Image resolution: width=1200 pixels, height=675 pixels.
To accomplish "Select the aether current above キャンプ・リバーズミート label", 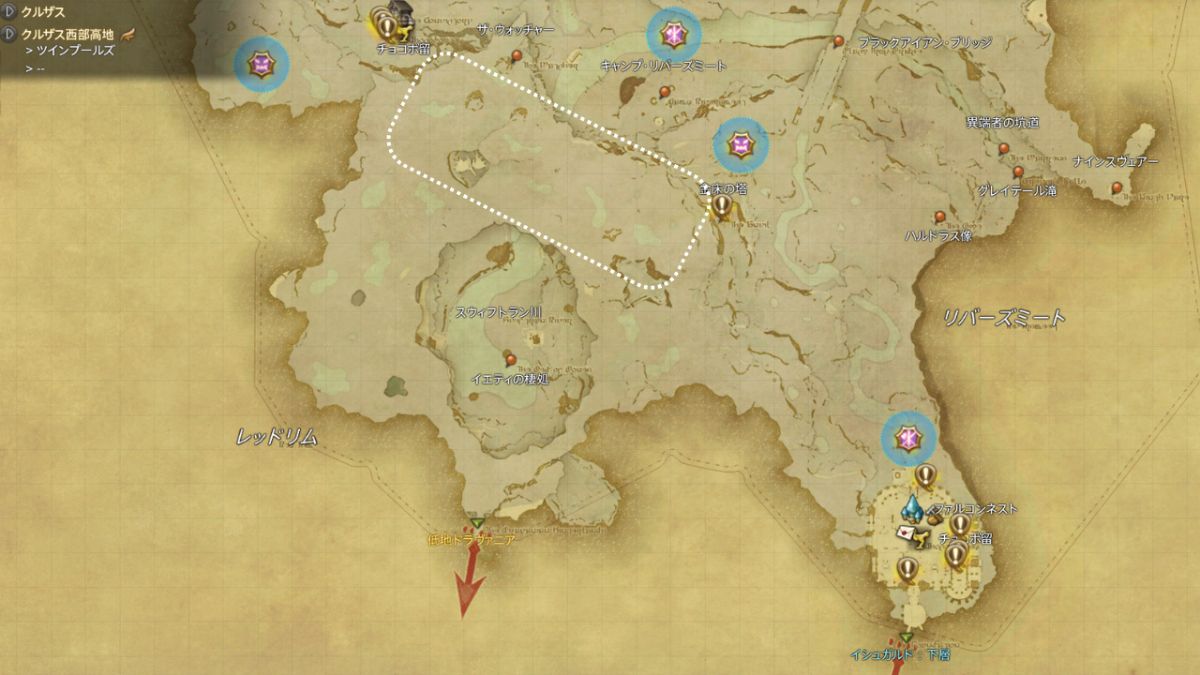I will point(674,36).
